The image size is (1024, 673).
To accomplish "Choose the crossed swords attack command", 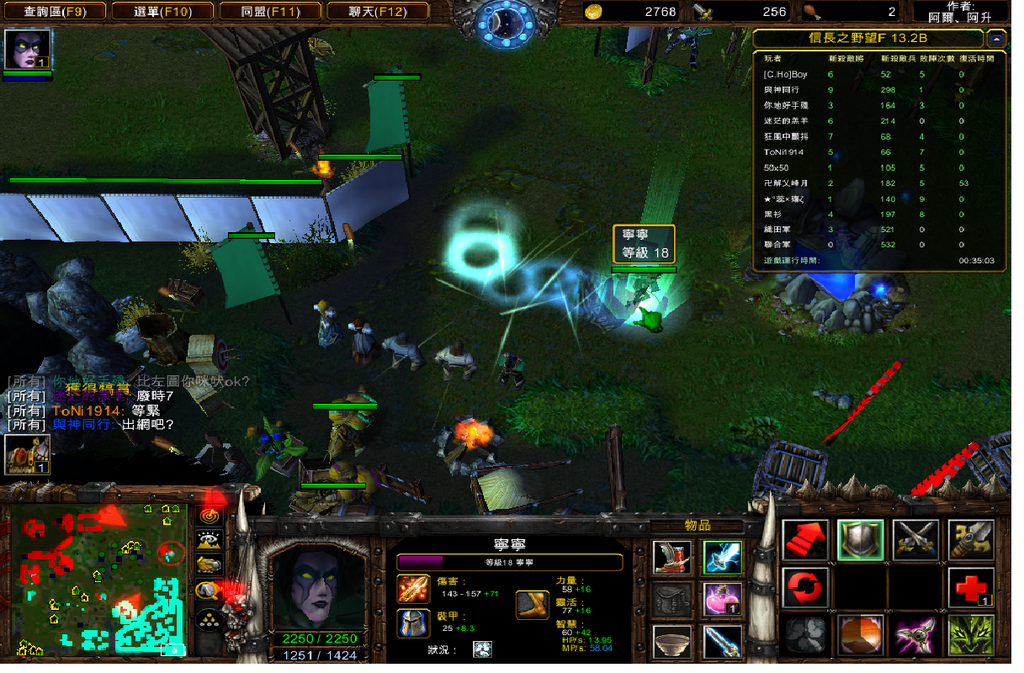I will (x=915, y=540).
